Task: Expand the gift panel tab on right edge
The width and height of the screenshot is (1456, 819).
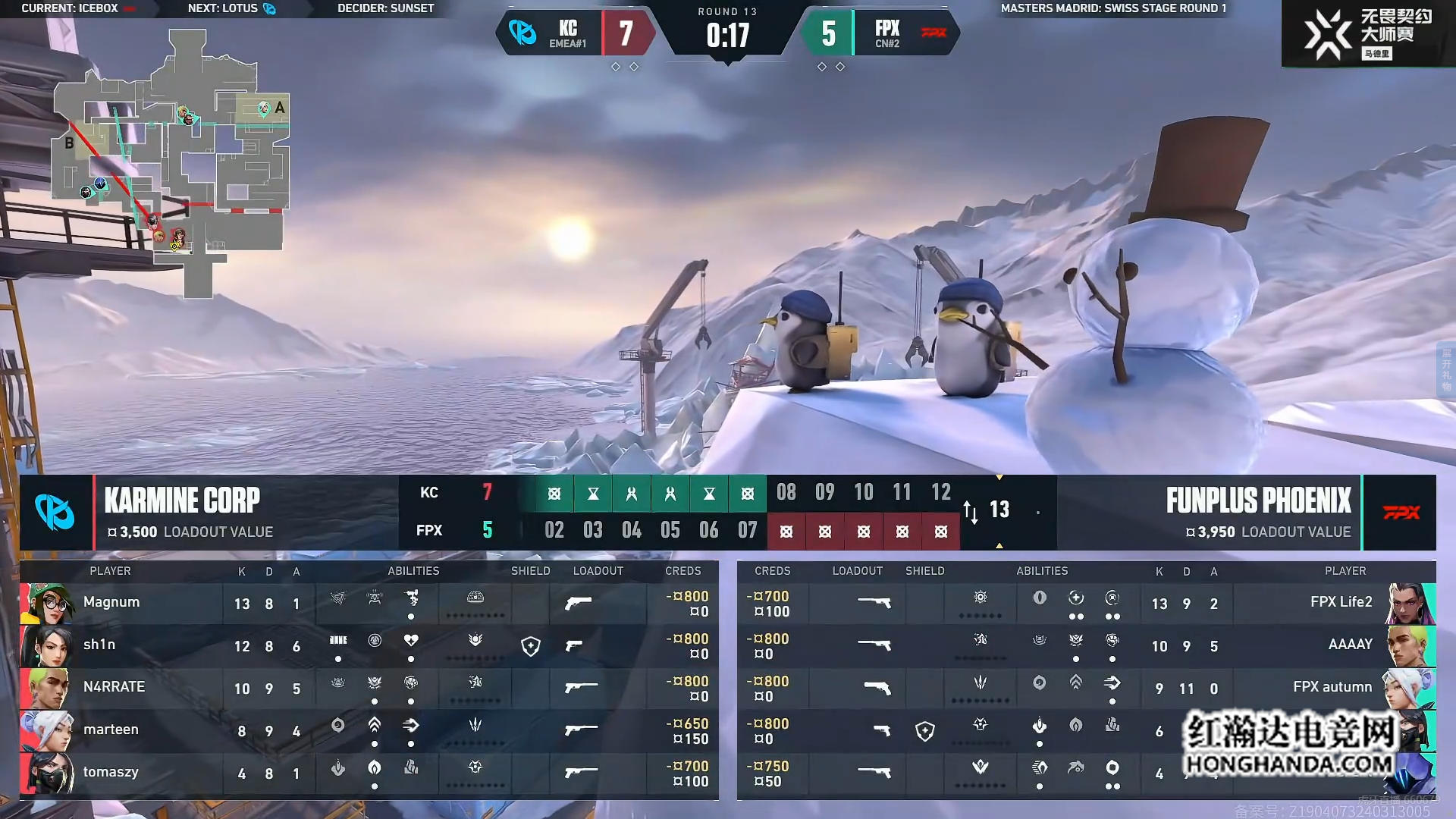Action: click(1446, 369)
